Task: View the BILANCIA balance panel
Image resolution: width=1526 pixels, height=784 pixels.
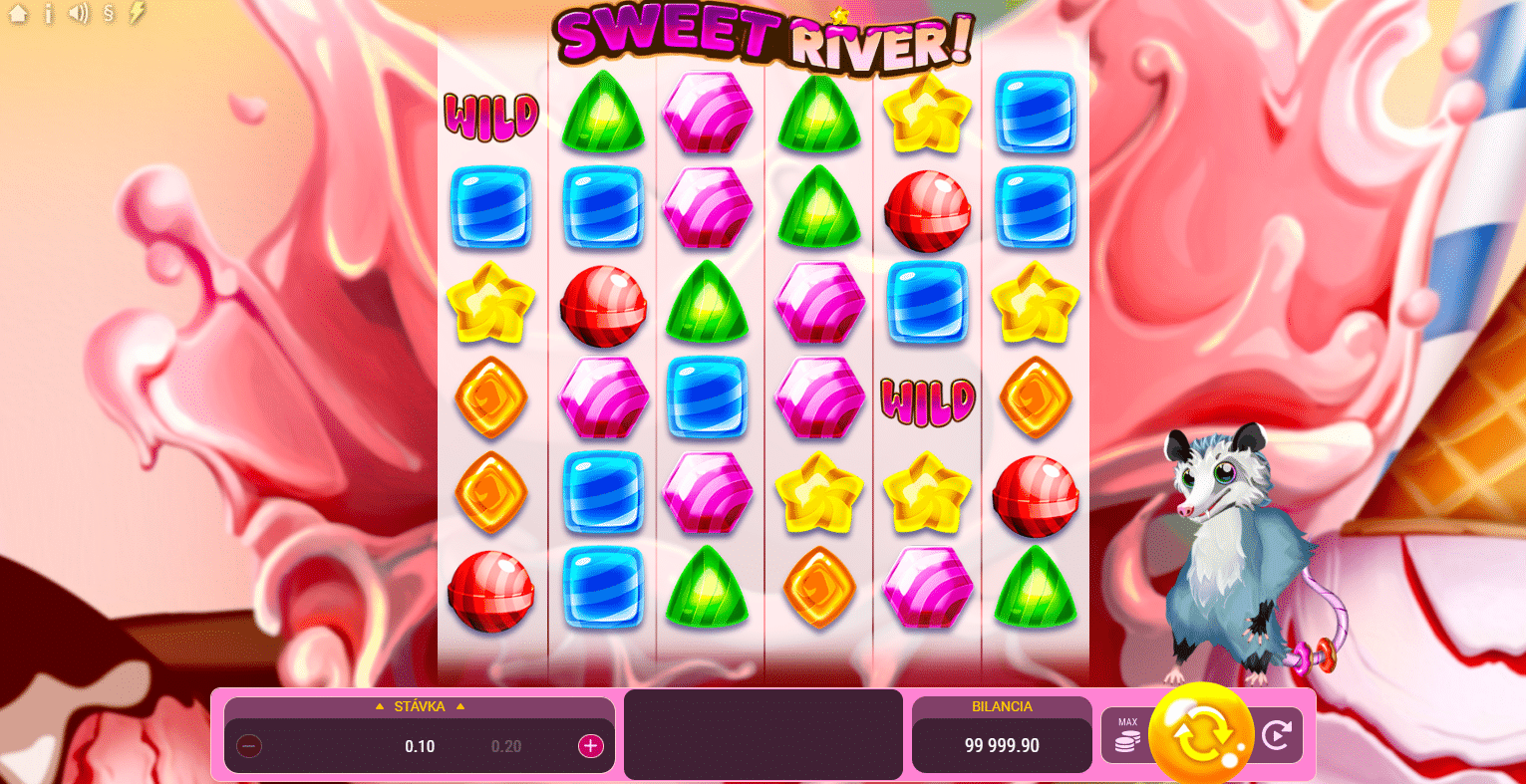Action: (1001, 734)
